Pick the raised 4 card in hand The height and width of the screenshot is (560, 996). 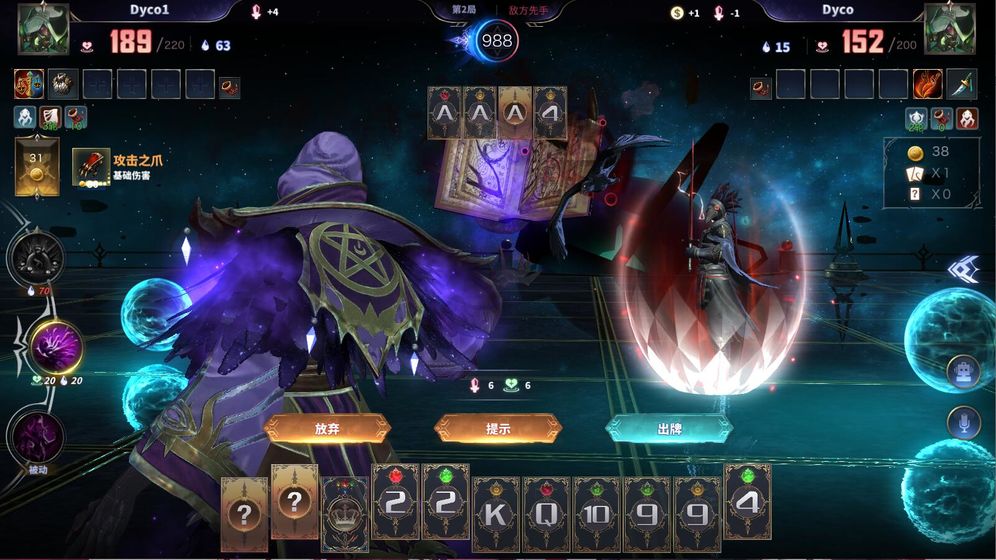[747, 502]
